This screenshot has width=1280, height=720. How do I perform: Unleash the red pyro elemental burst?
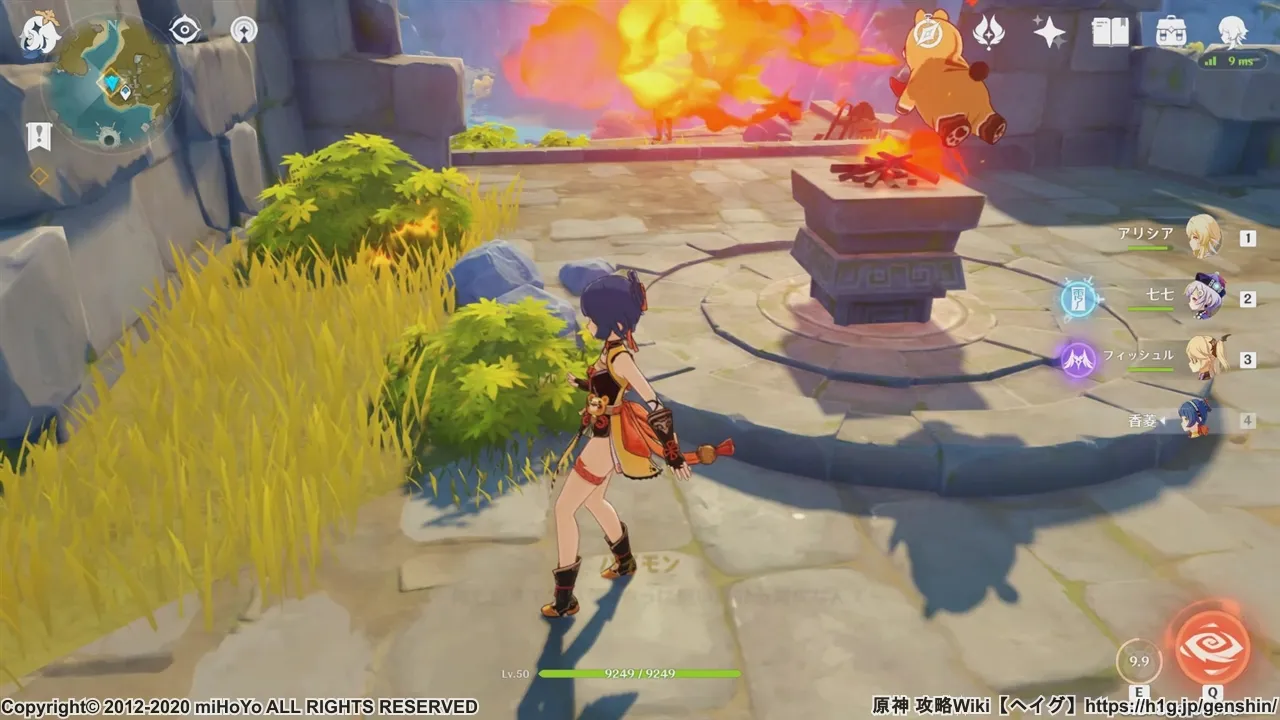[x=1211, y=646]
